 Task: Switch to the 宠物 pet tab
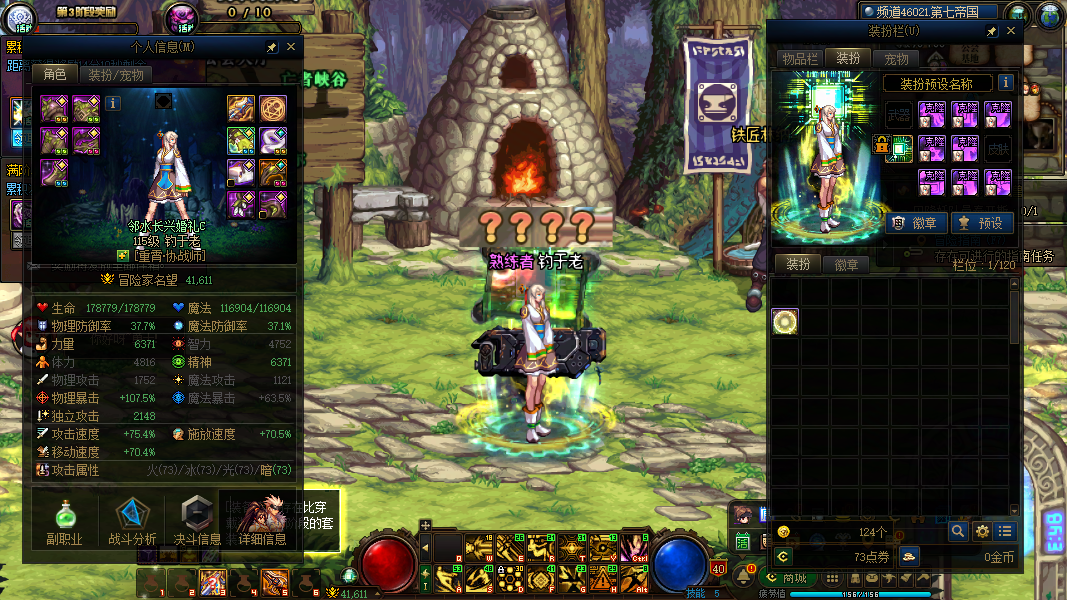click(896, 59)
